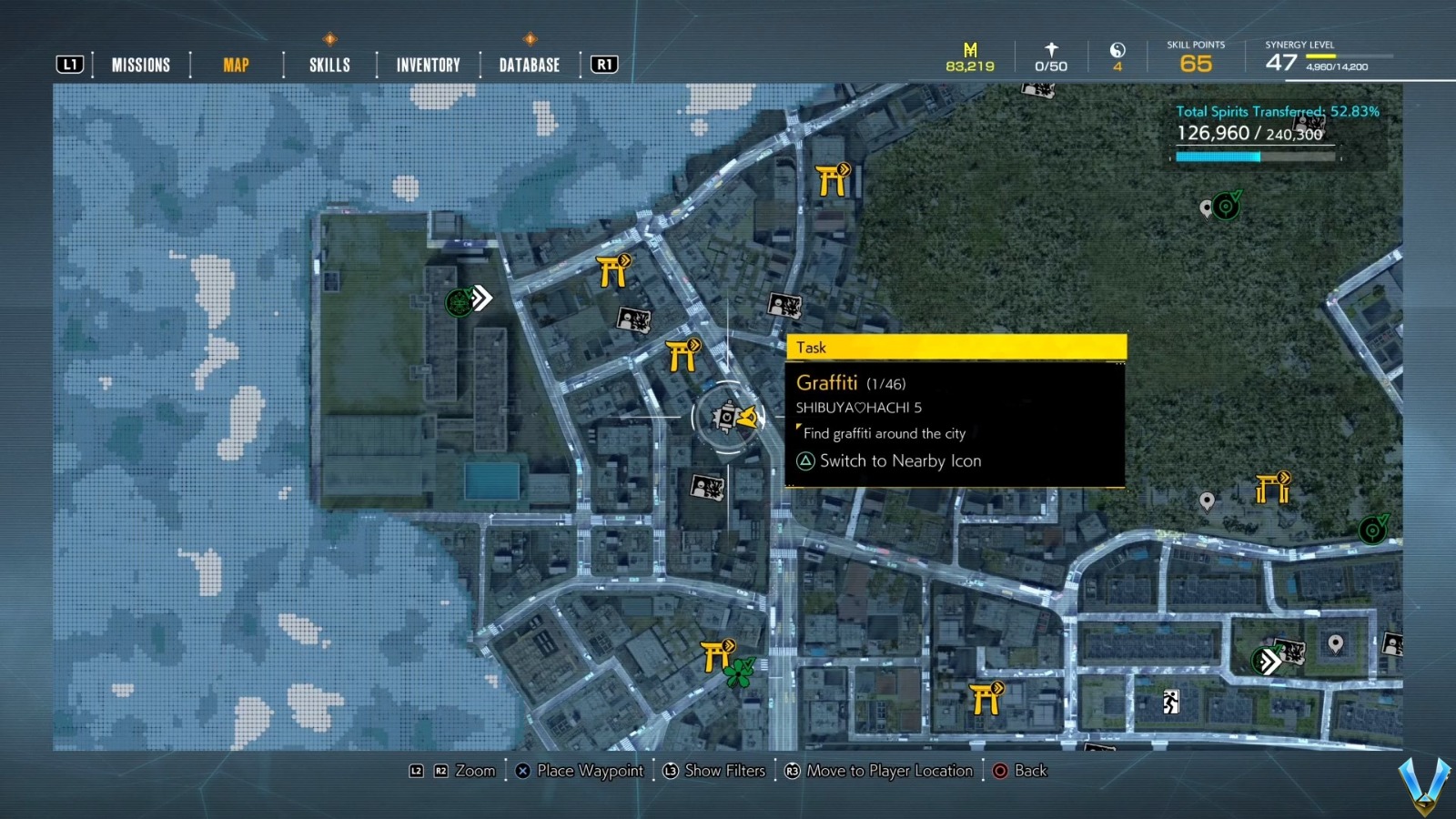Image resolution: width=1456 pixels, height=819 pixels.
Task: Click the chevron attached to the rightmost torii icon
Action: coord(1284,477)
